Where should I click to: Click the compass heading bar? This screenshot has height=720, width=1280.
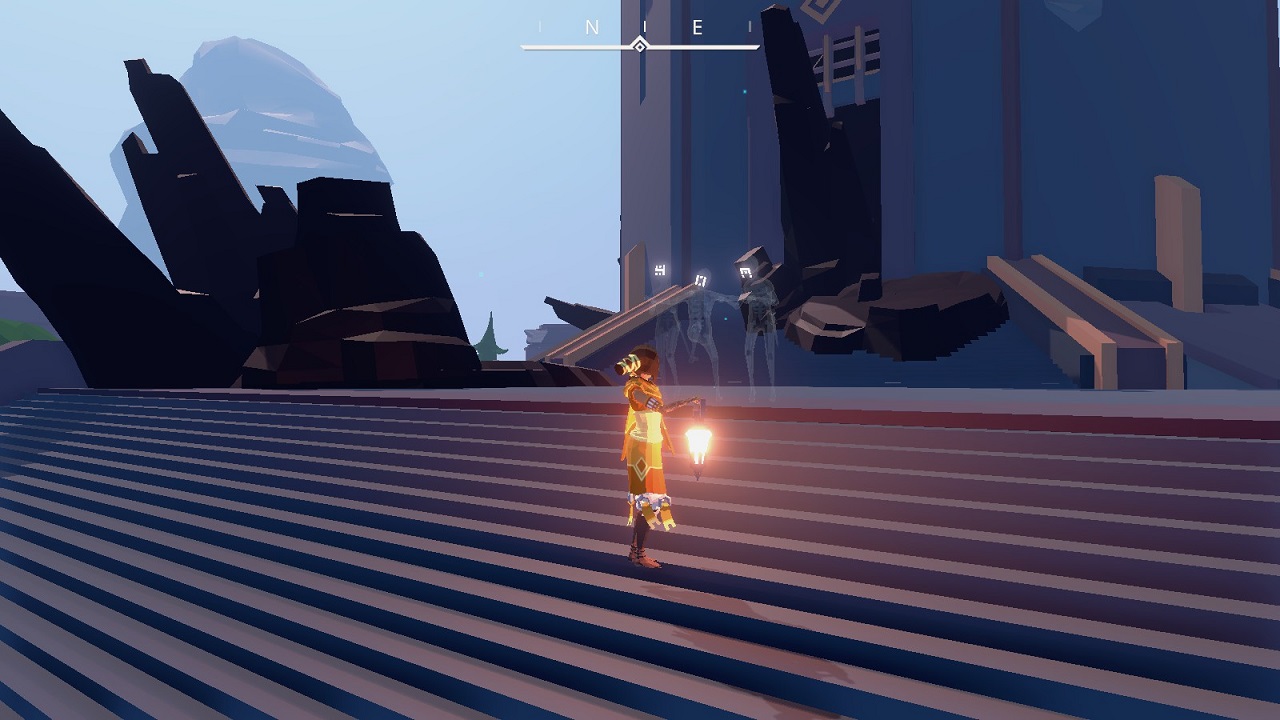coord(640,43)
